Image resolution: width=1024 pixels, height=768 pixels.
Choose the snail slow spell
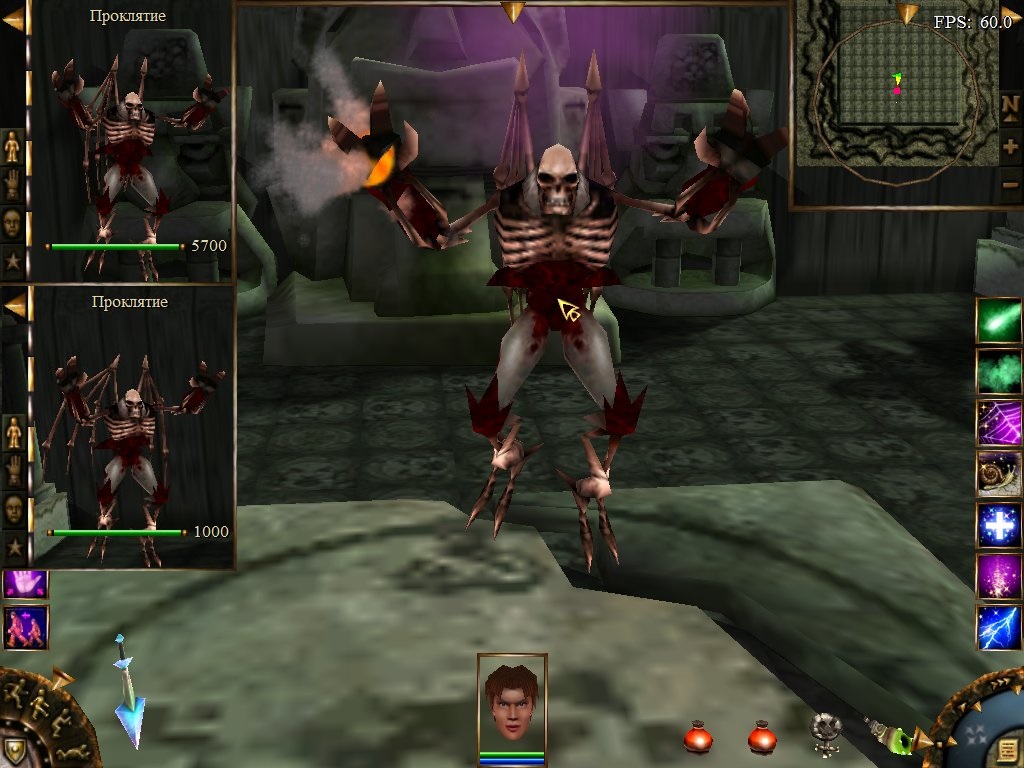999,474
